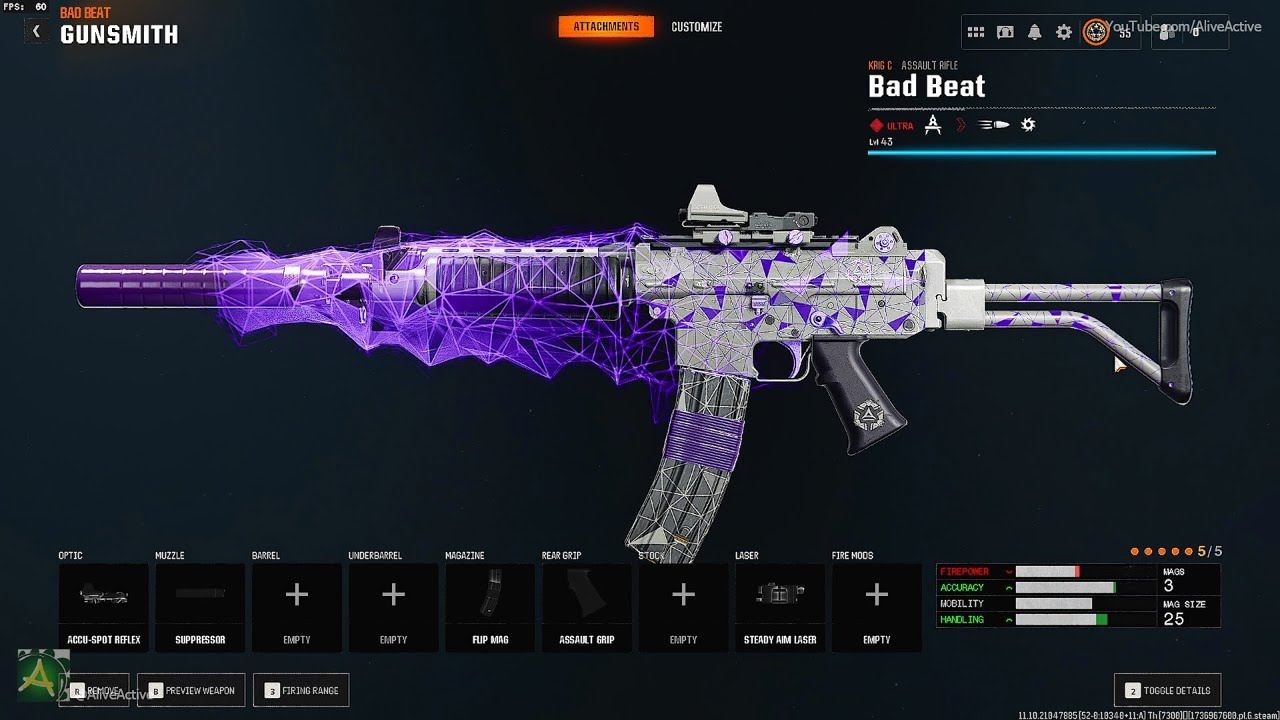Enter the Firing Range

302,691
